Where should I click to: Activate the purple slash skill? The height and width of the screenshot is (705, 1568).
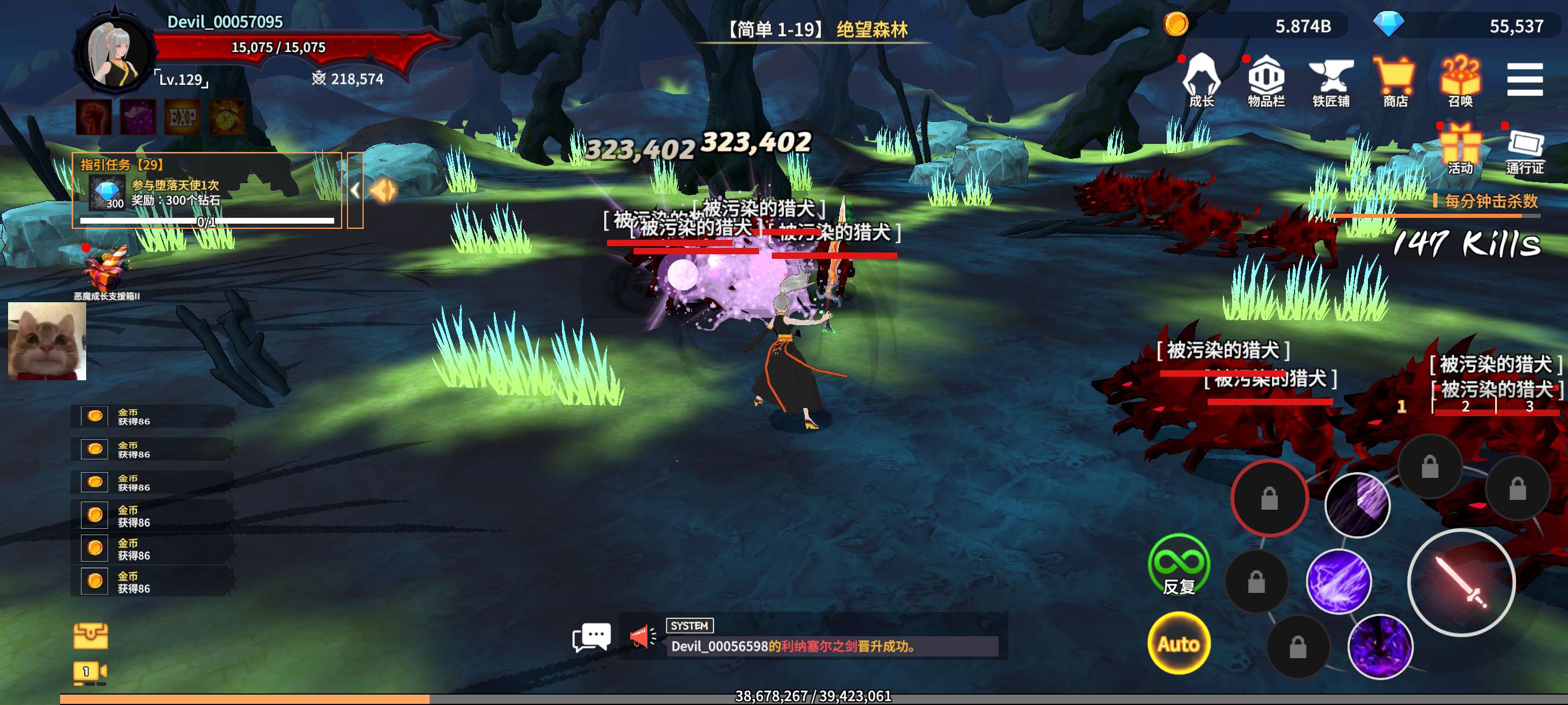coord(1357,505)
